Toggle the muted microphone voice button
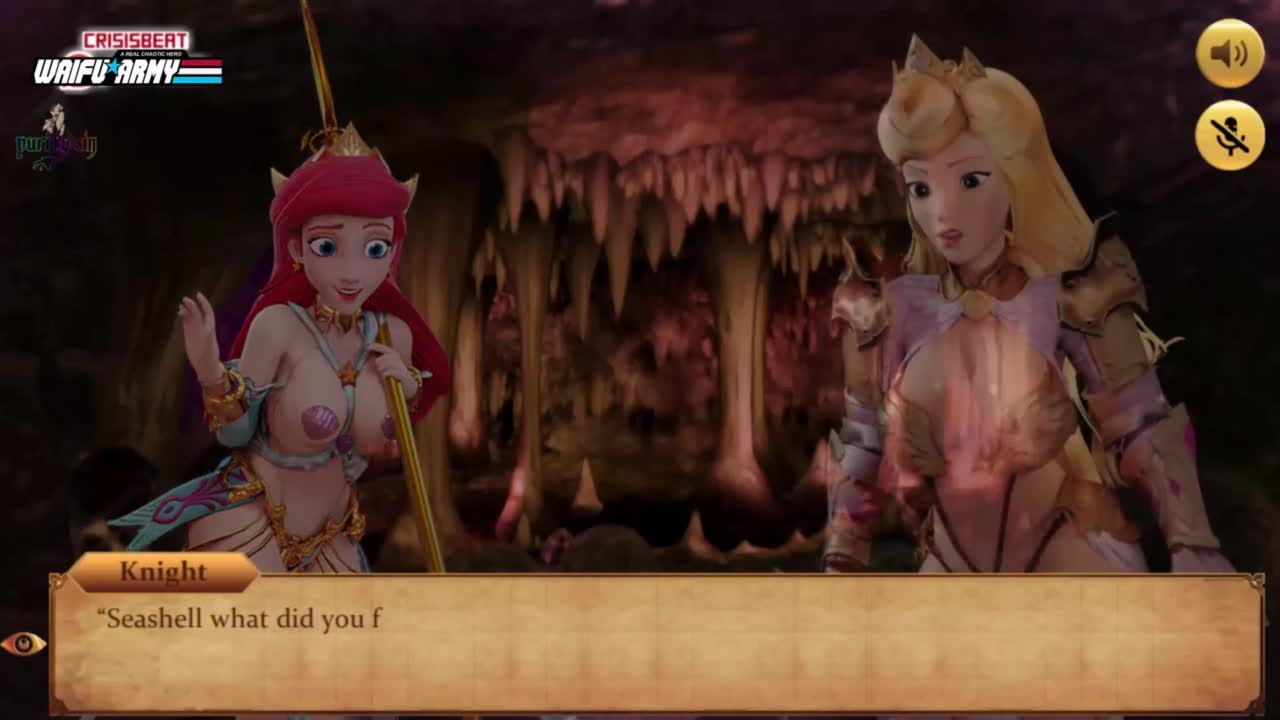Viewport: 1280px width, 720px height. pos(1229,135)
